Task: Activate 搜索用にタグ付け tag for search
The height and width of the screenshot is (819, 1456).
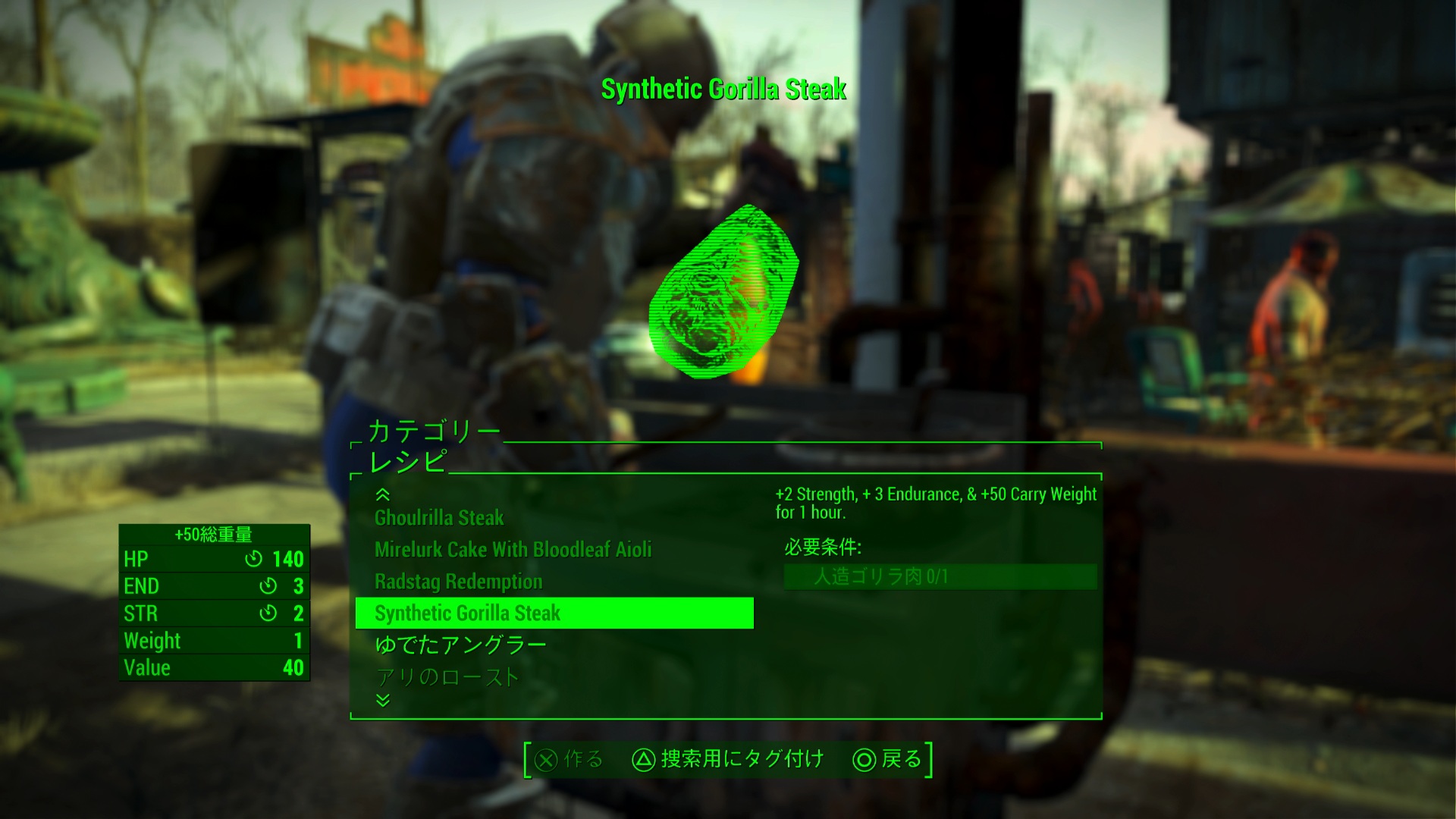Action: pos(728,759)
